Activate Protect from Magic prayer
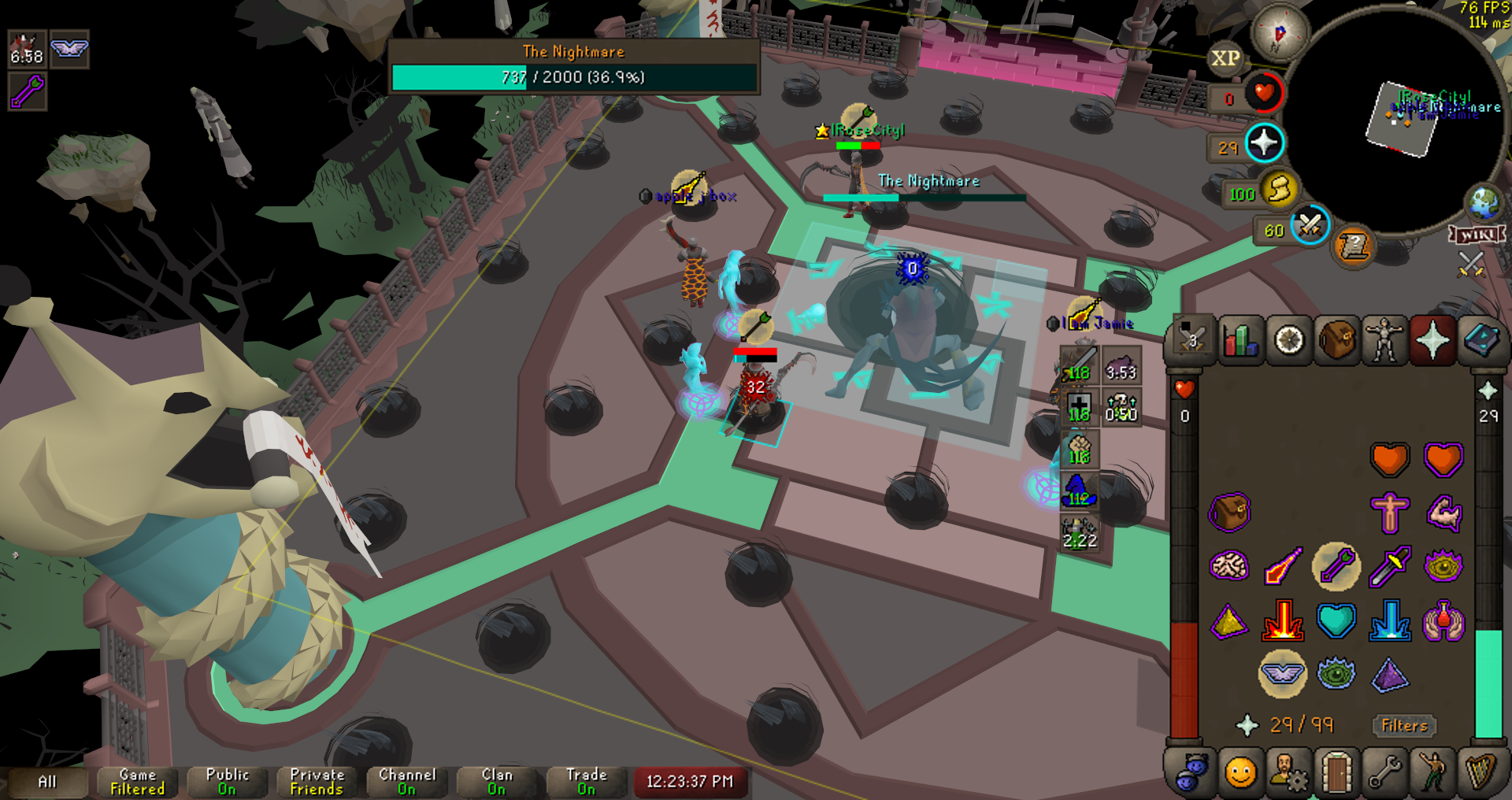This screenshot has height=800, width=1512. pos(1336,566)
